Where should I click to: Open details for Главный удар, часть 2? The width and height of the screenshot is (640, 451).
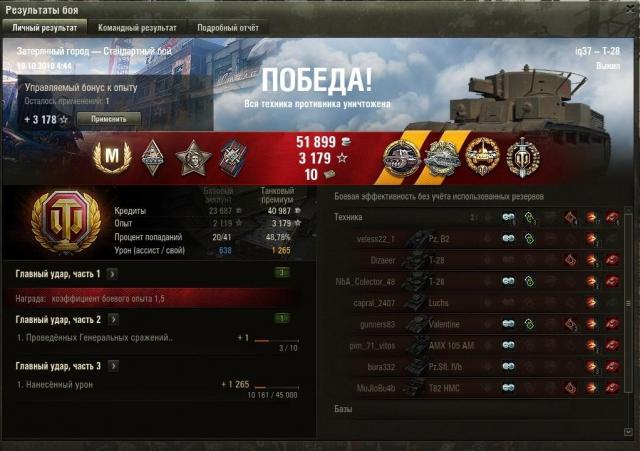click(112, 319)
